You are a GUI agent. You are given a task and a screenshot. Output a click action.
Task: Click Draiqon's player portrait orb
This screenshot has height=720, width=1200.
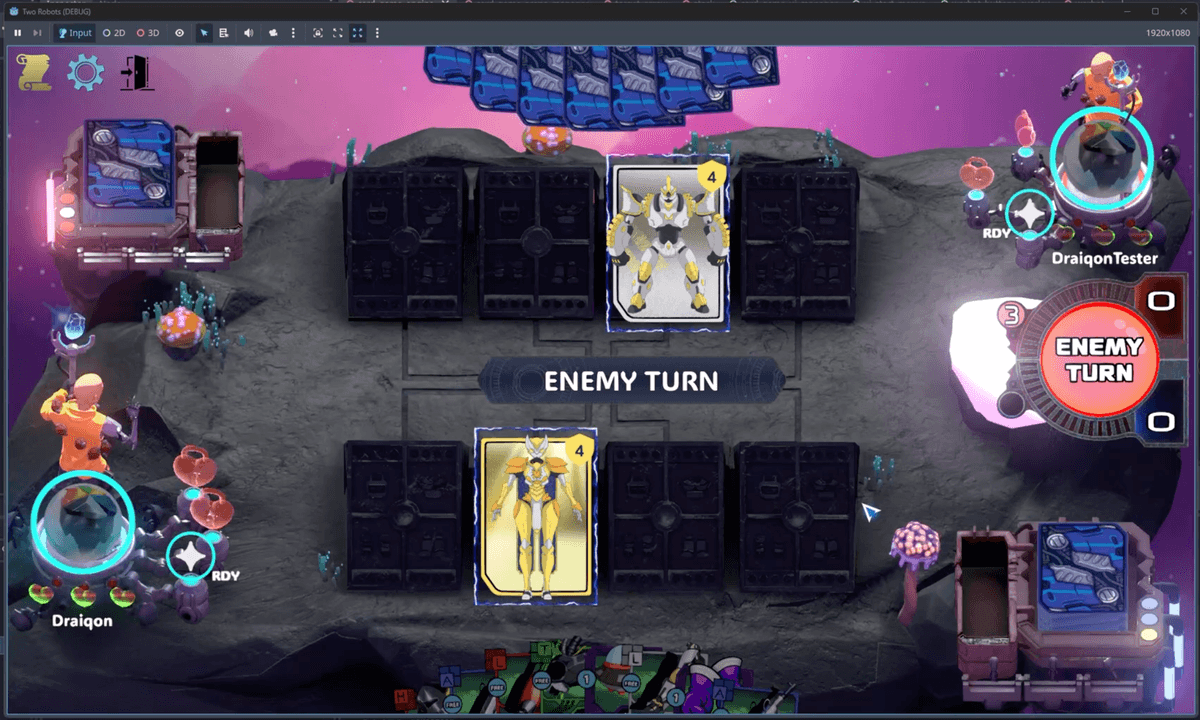point(82,521)
